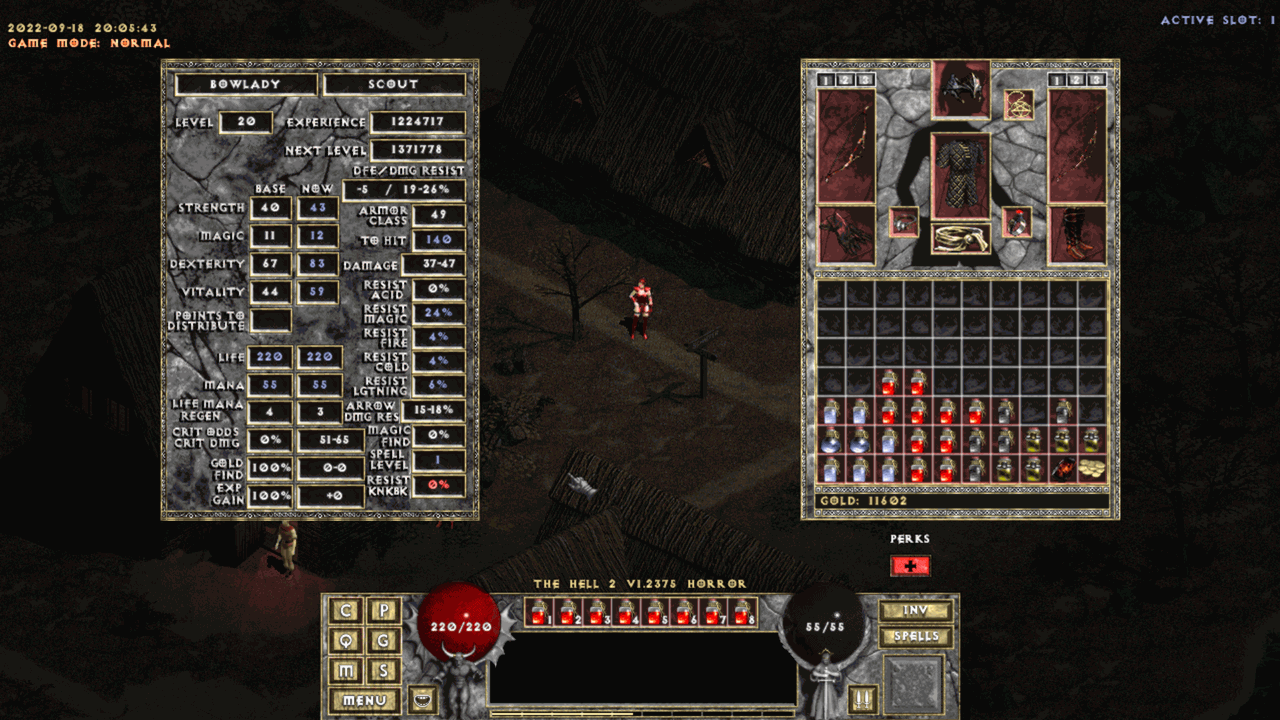Open the game MENU button
This screenshot has width=1280, height=720.
pos(364,701)
